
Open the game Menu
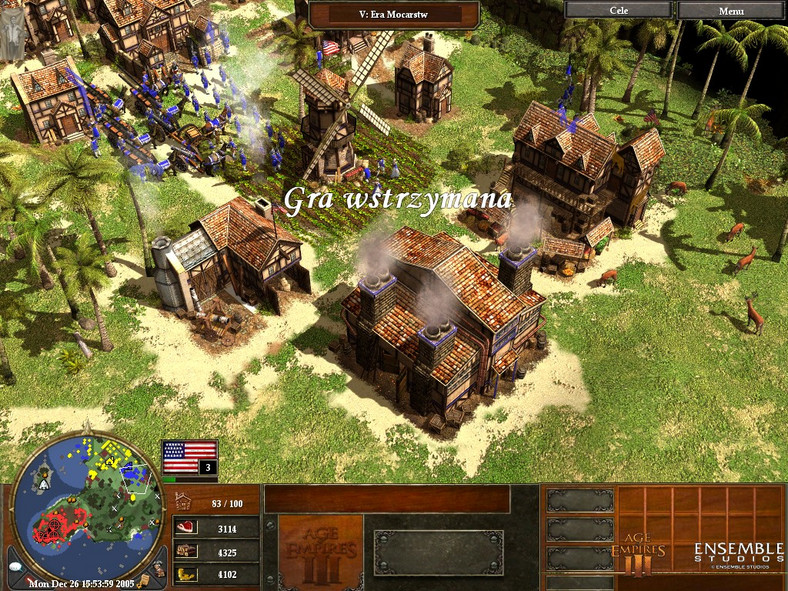point(731,10)
